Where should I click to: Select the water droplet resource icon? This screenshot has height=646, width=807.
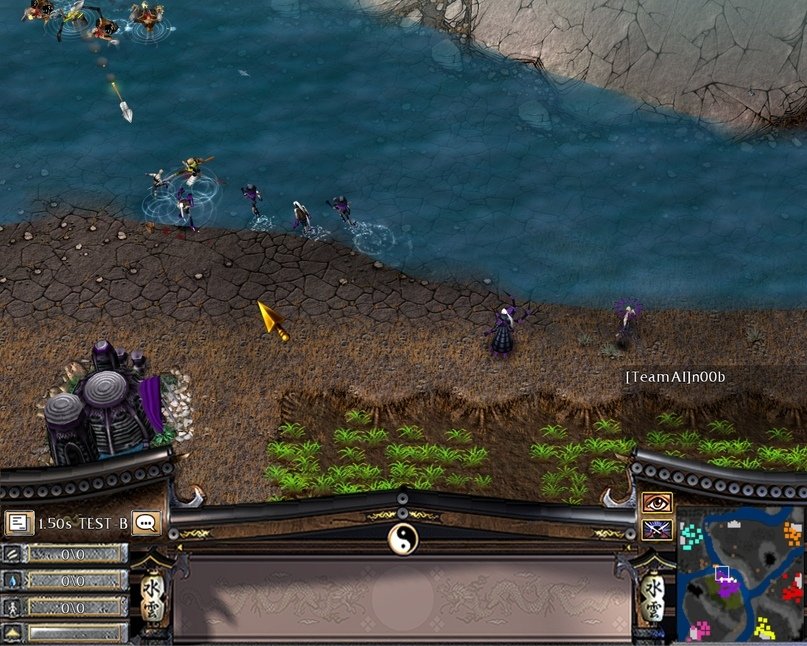(12, 580)
